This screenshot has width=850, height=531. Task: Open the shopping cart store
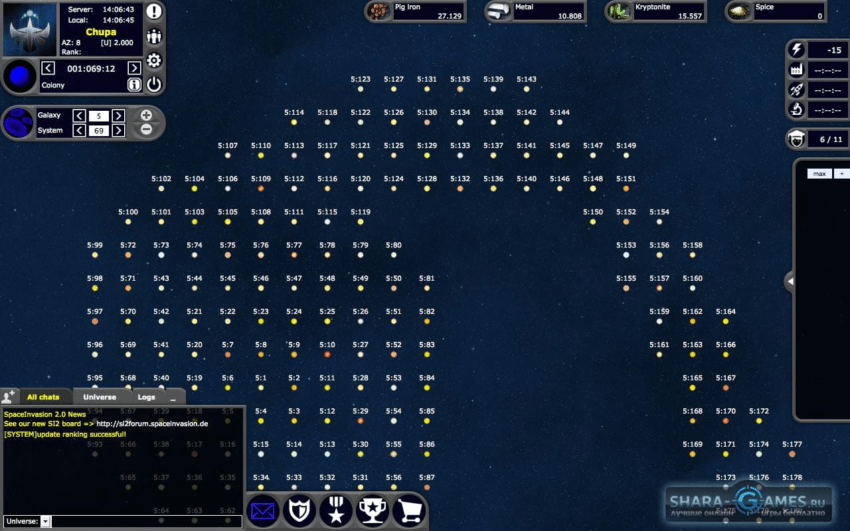point(410,512)
